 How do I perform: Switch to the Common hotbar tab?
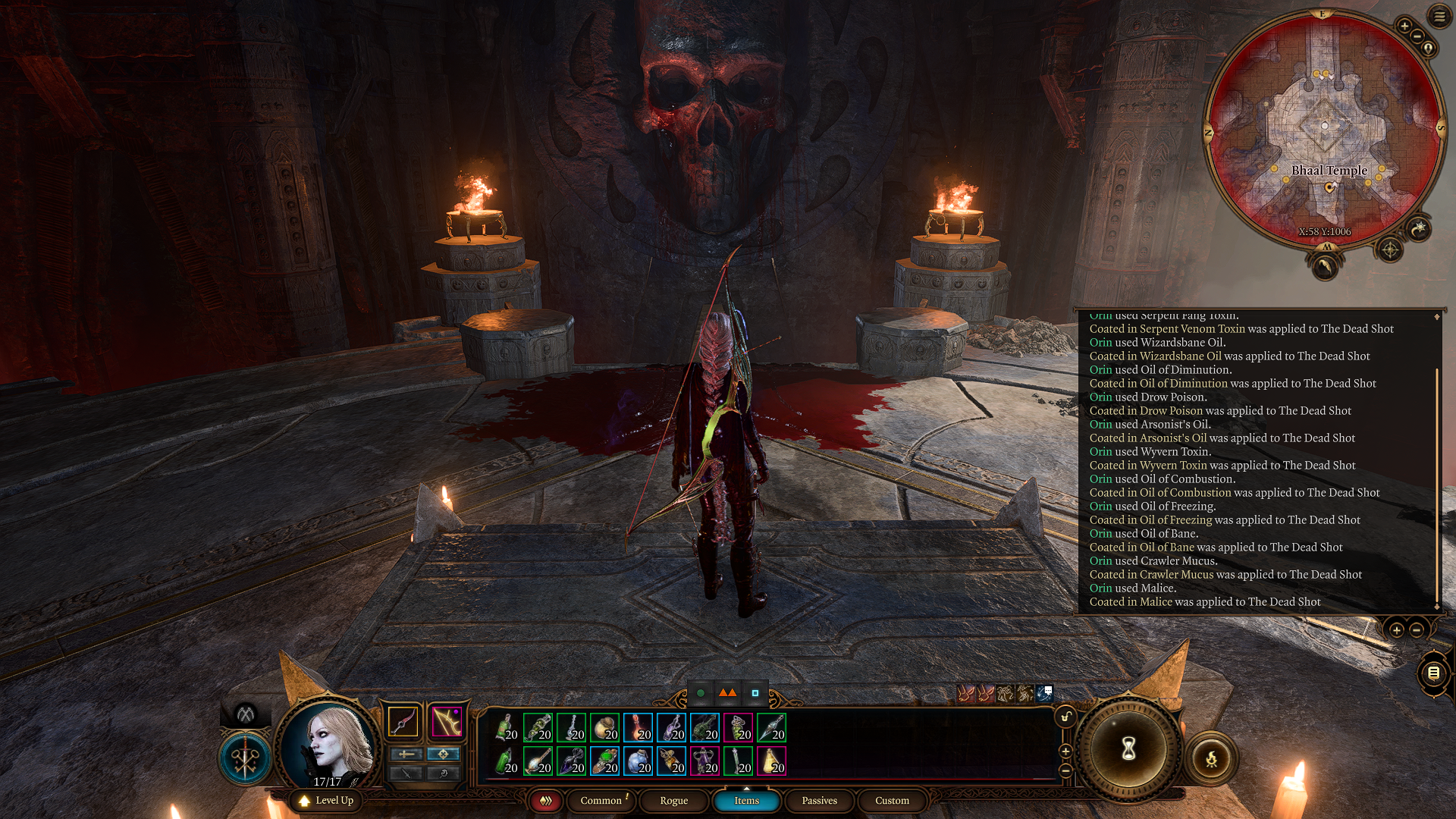601,801
